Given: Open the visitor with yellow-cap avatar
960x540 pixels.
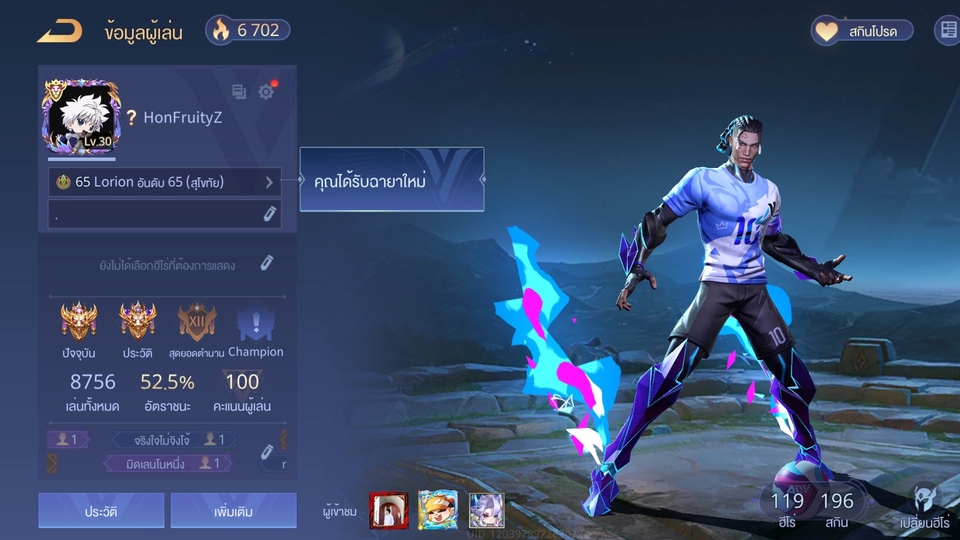Looking at the screenshot, I should click(437, 510).
